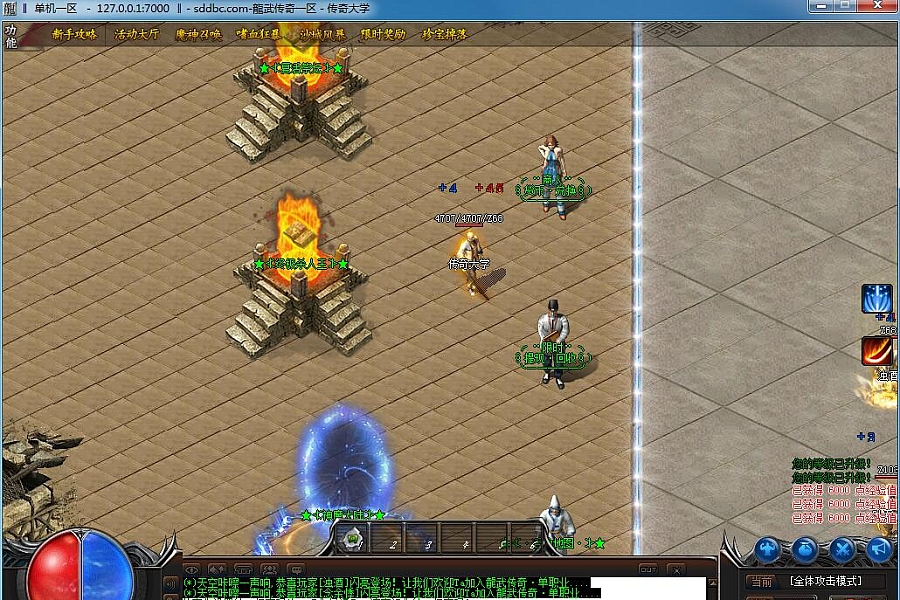Open the character panel round button
Viewport: 900px width, 600px height.
point(767,548)
